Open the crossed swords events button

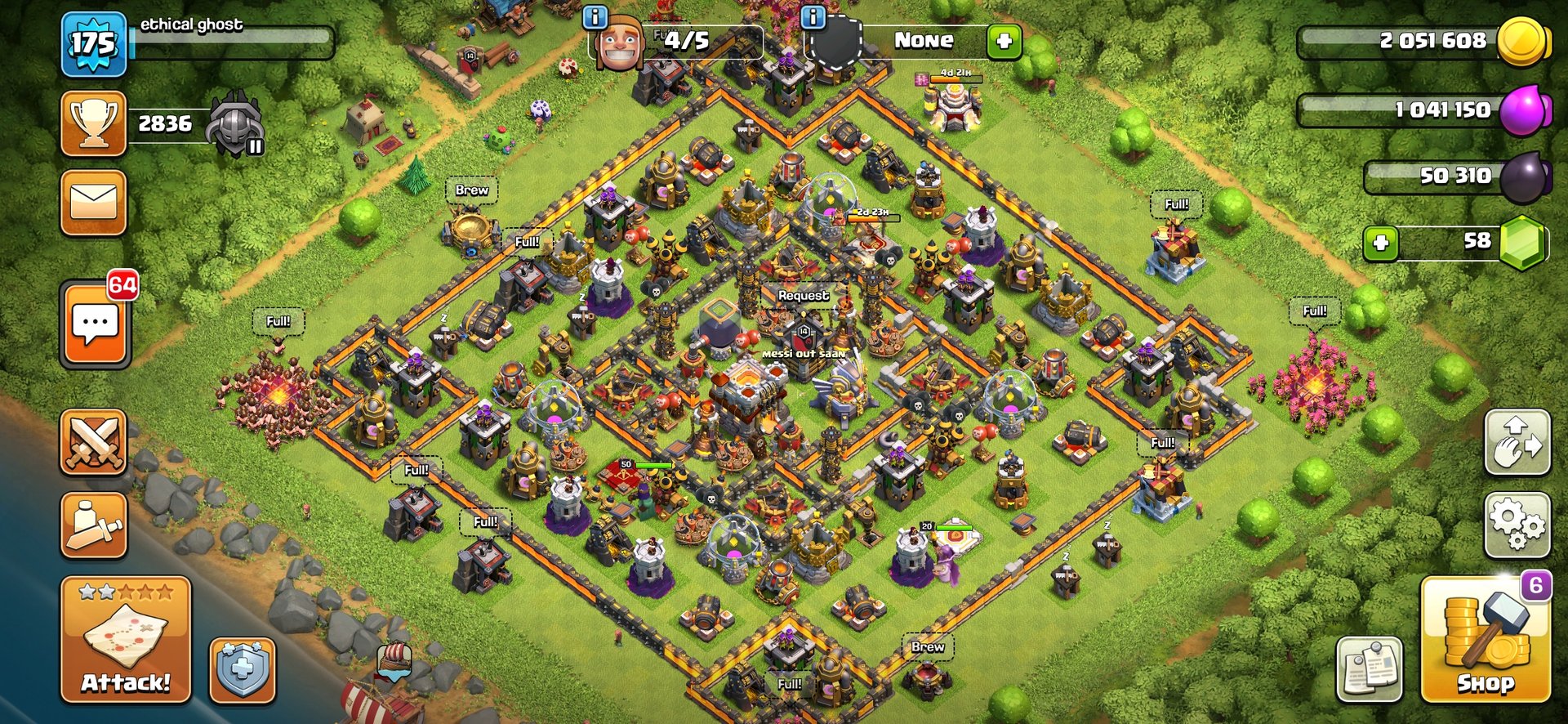[94, 442]
